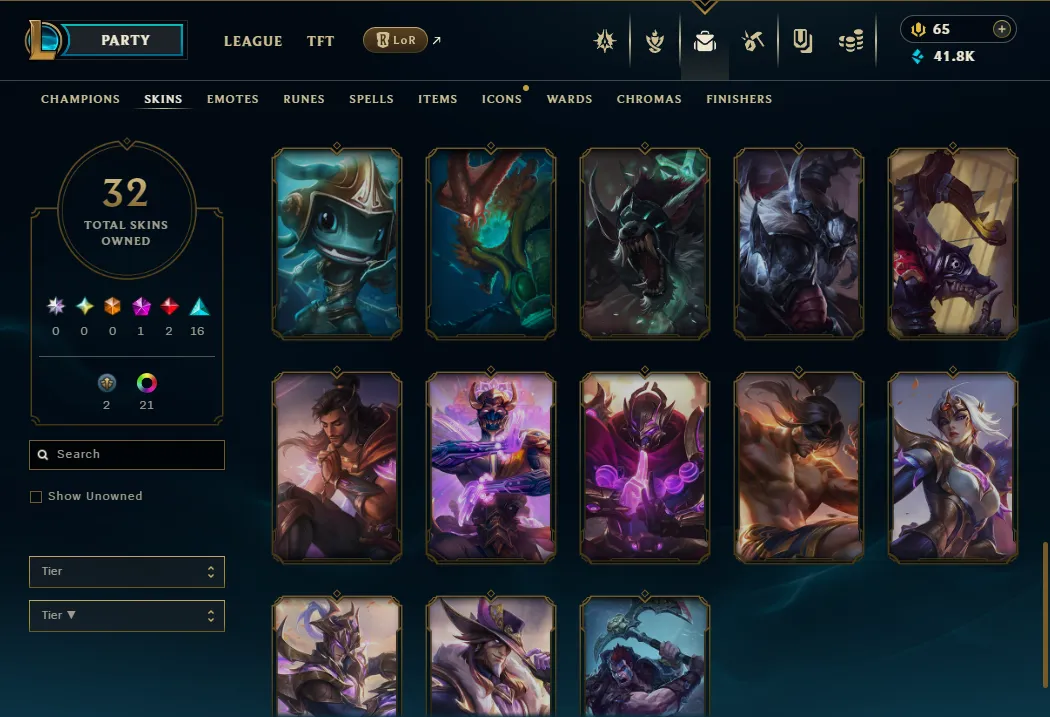
Task: Add RP with the plus button
Action: point(1001,29)
